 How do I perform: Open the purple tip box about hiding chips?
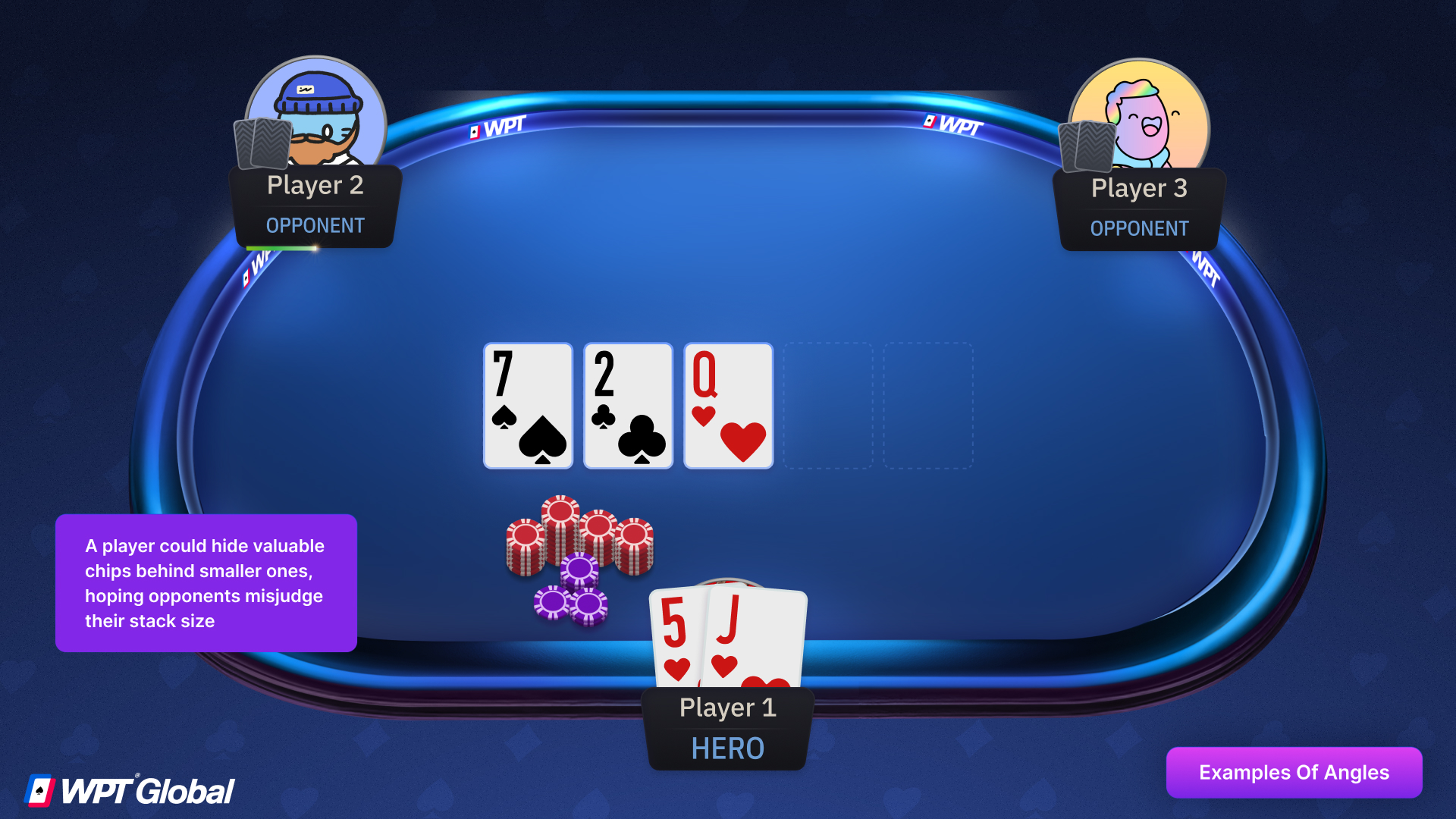pos(206,582)
